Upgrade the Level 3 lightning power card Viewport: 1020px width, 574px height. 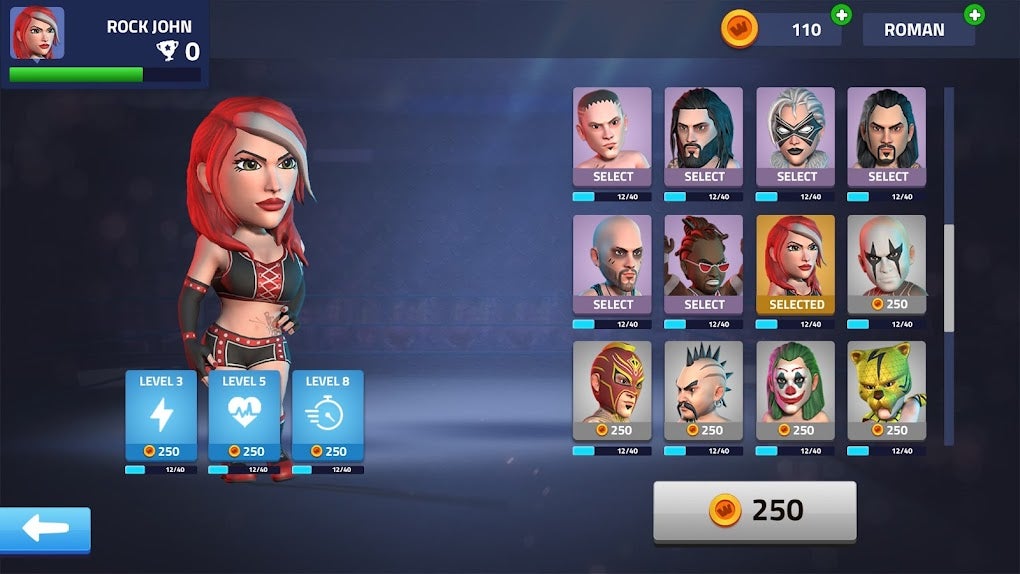click(x=161, y=416)
